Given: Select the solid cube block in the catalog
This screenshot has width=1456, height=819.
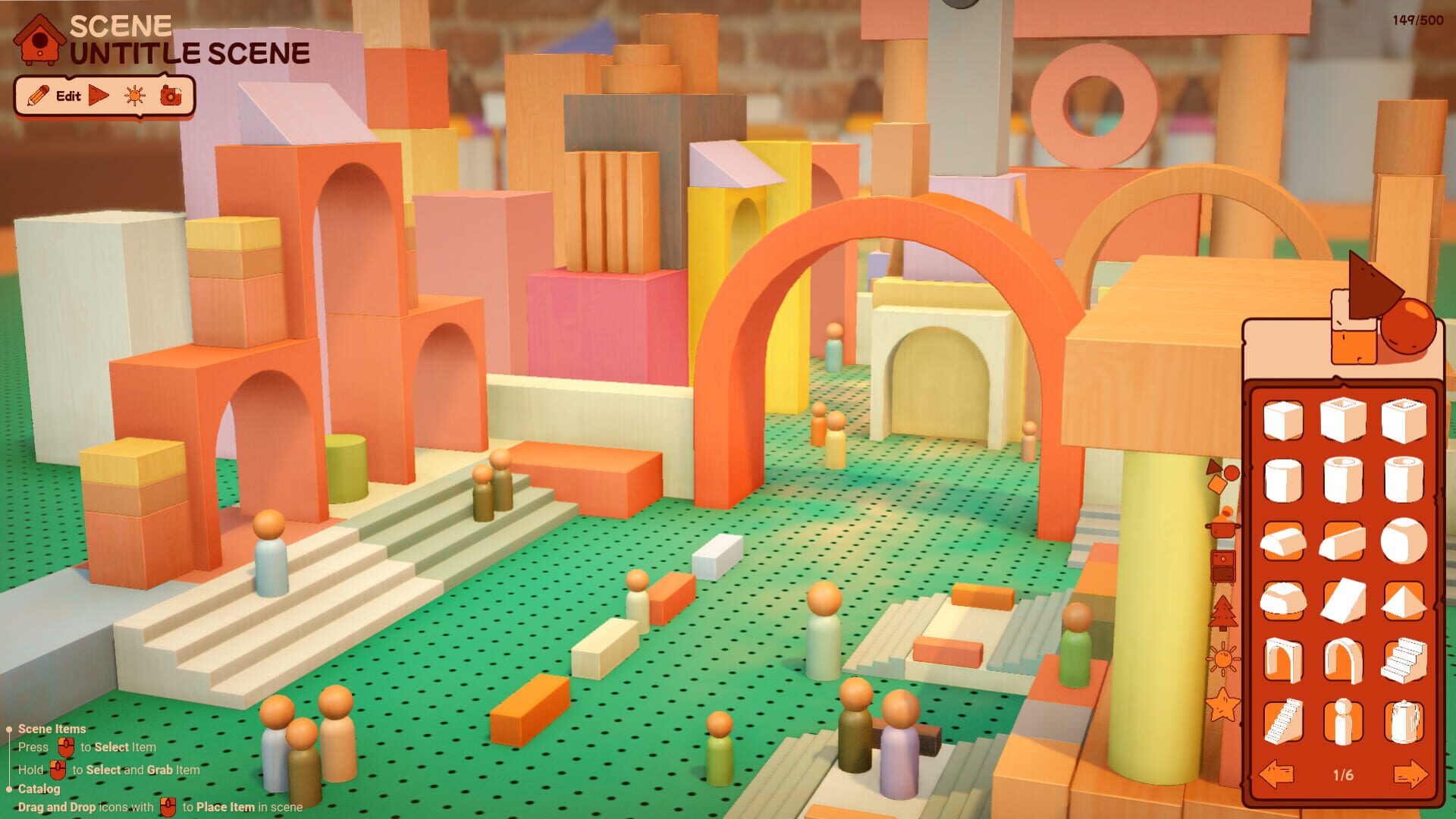Looking at the screenshot, I should (1283, 419).
